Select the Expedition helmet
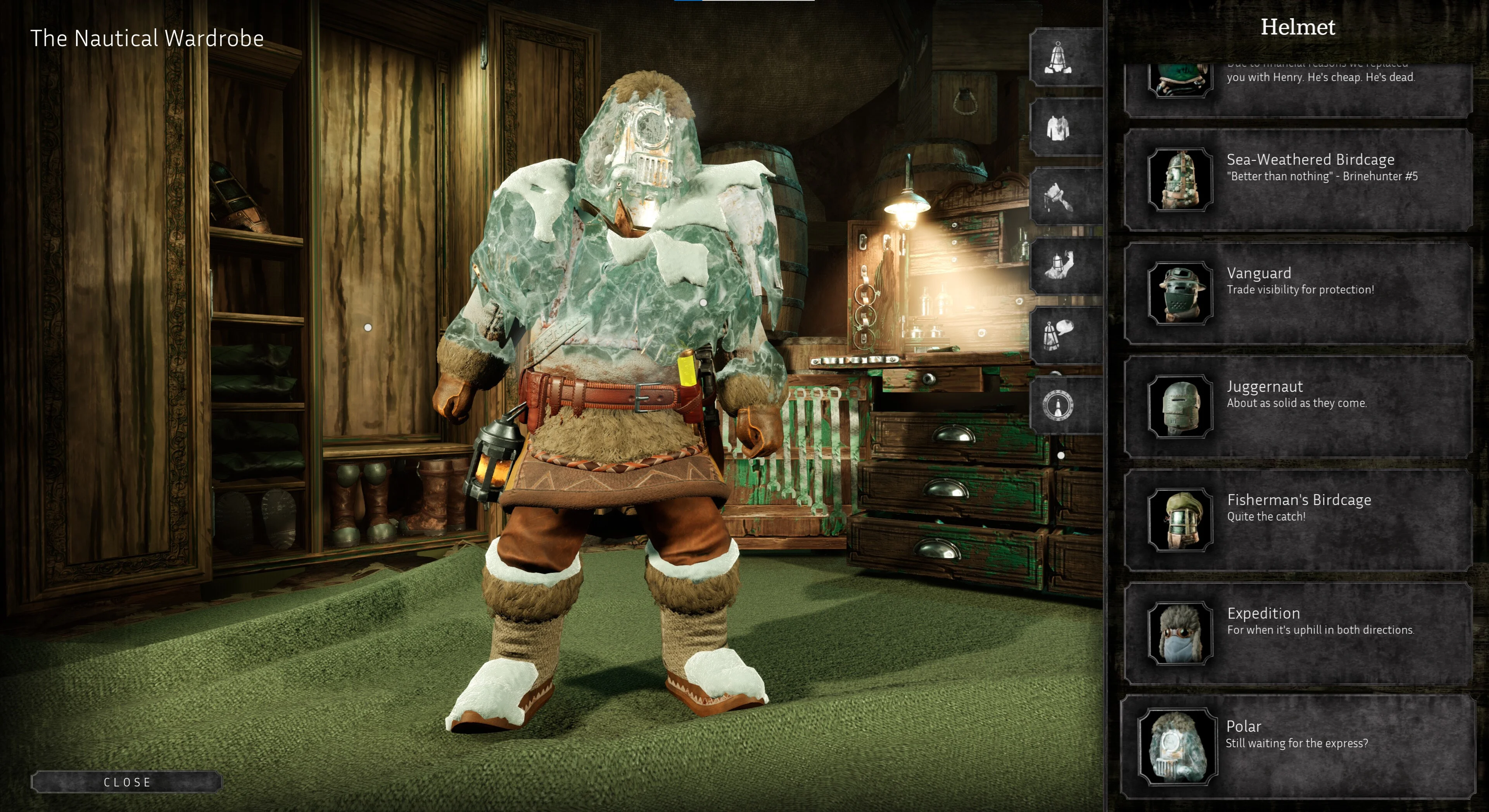The width and height of the screenshot is (1489, 812). pyautogui.click(x=1298, y=633)
